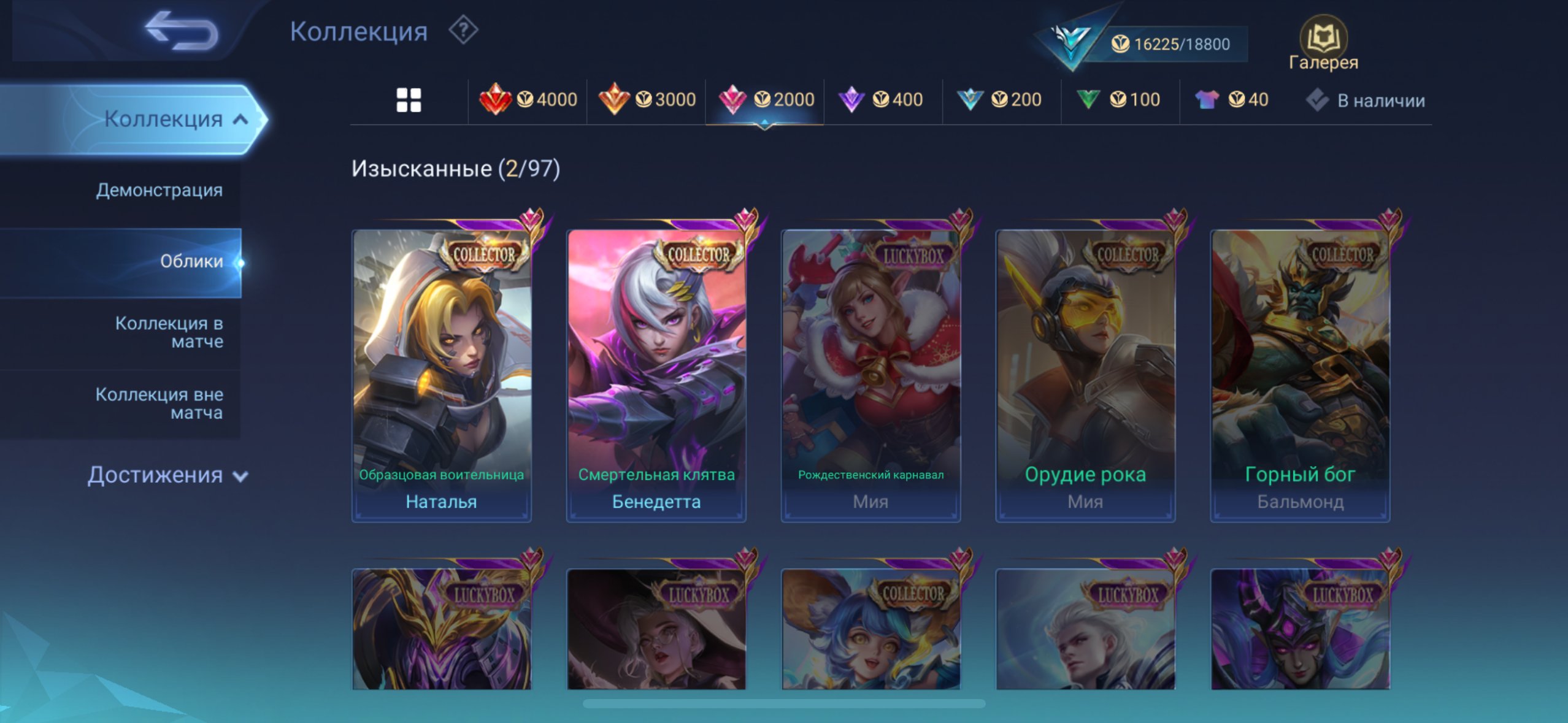The height and width of the screenshot is (723, 1568).
Task: Choose the 400 points tier filter
Action: click(881, 99)
